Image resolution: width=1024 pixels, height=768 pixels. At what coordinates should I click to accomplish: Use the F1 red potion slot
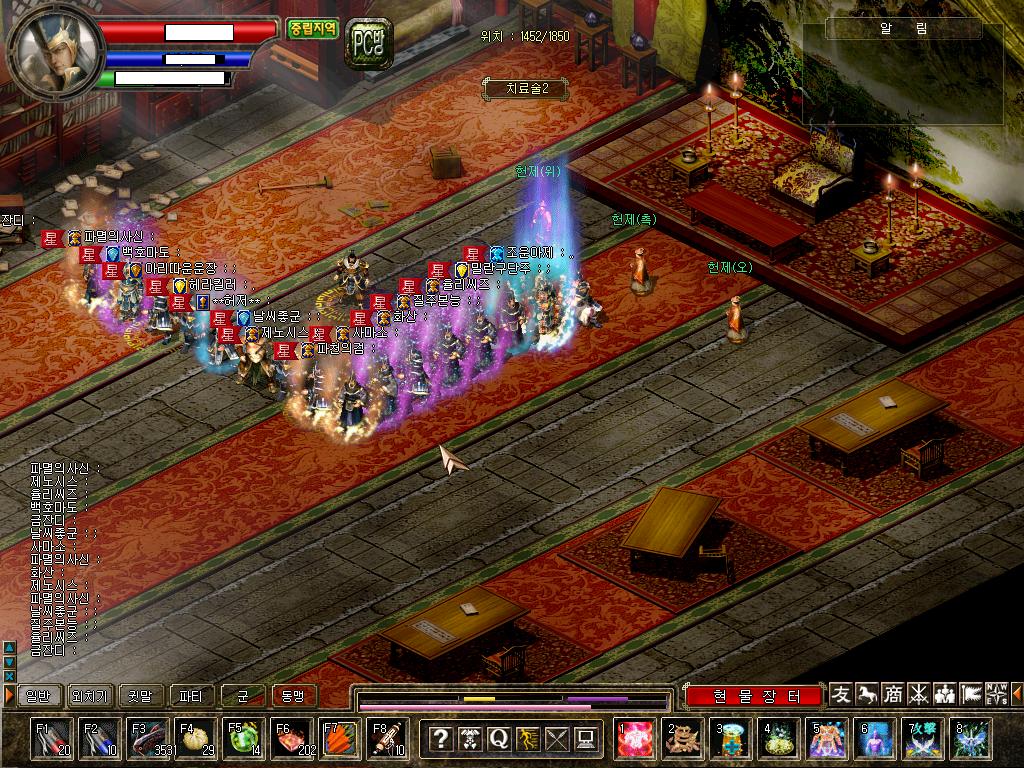click(x=51, y=739)
